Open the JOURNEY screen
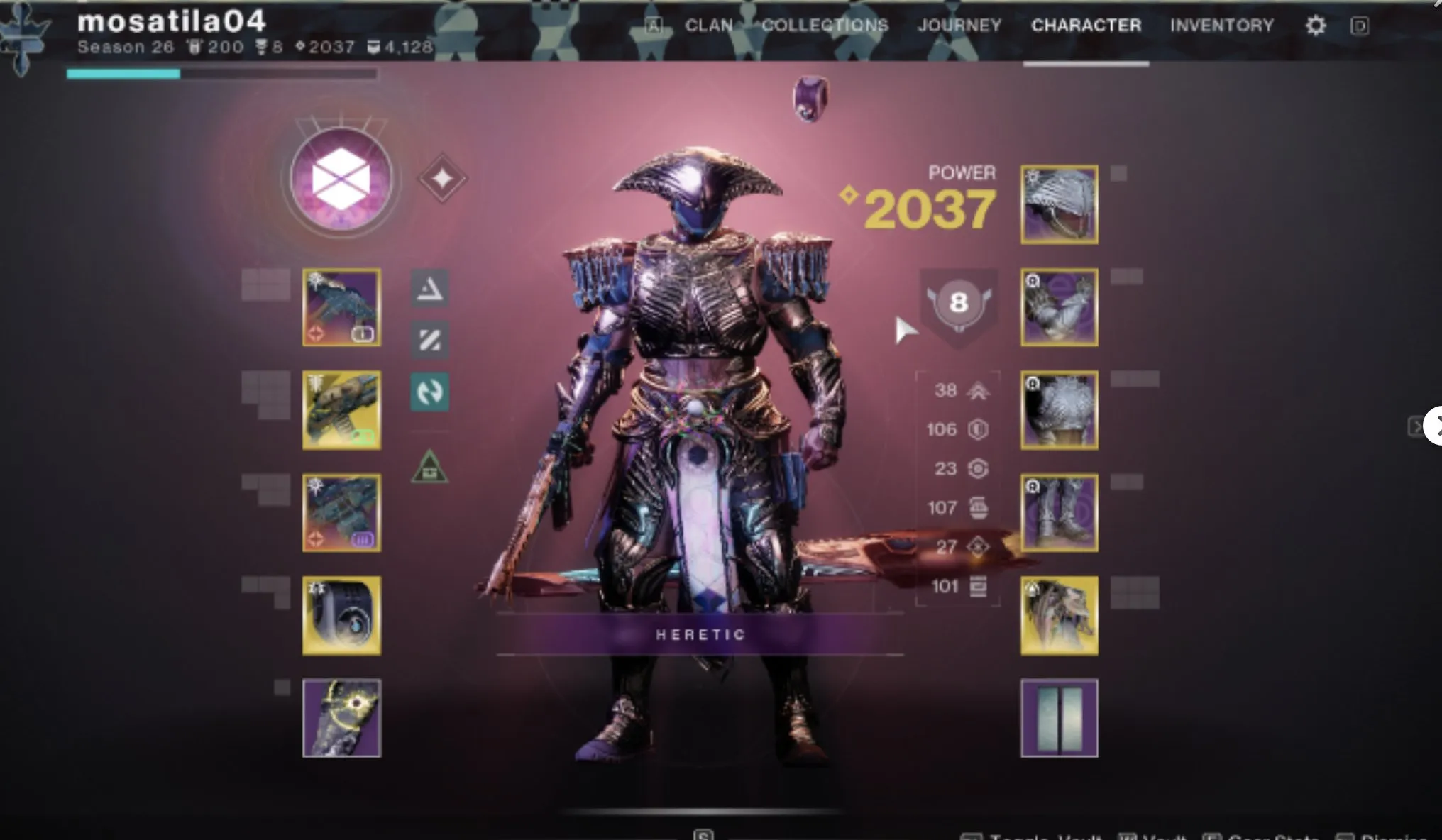This screenshot has width=1442, height=840. pyautogui.click(x=959, y=25)
